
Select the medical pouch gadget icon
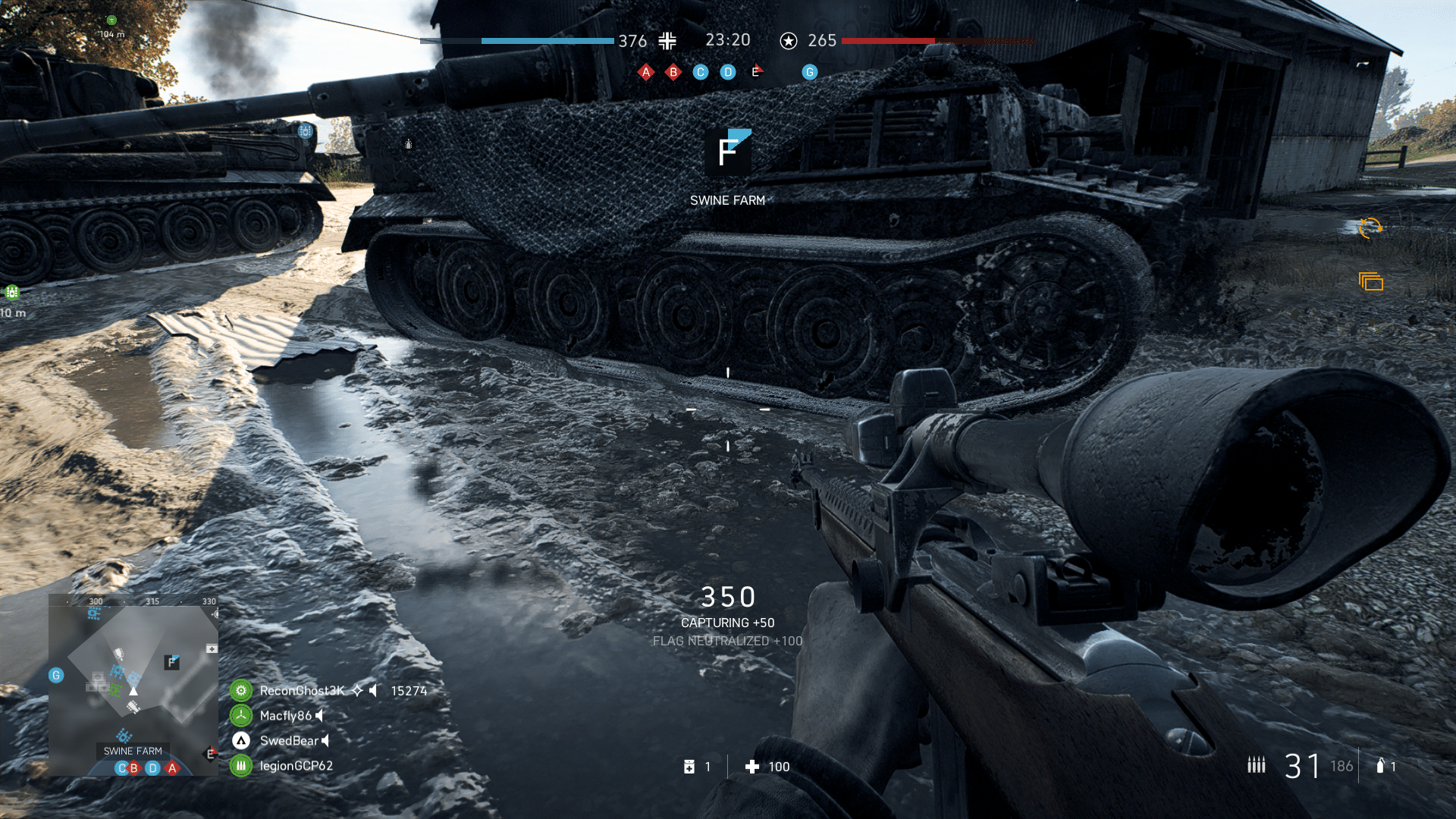(689, 767)
